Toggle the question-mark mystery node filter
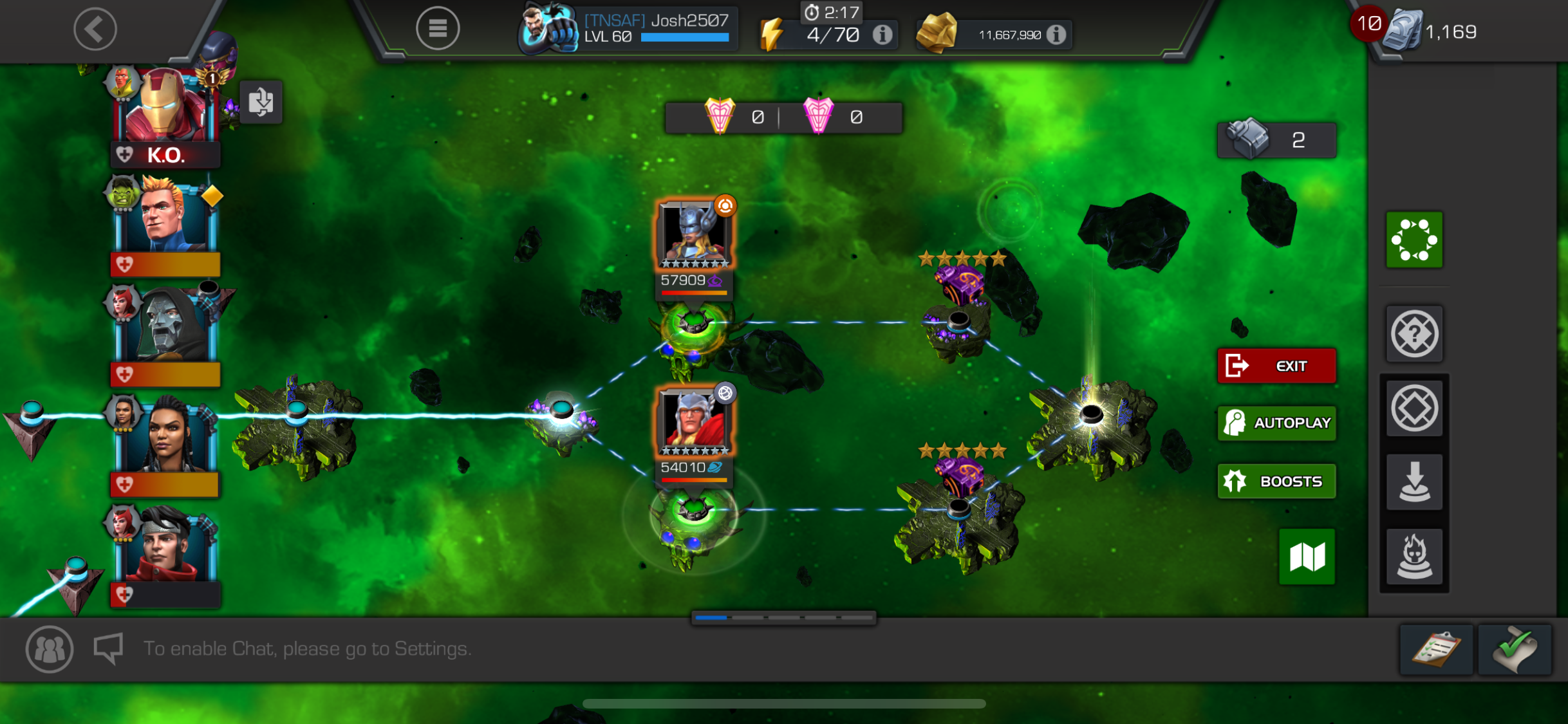 click(x=1414, y=333)
